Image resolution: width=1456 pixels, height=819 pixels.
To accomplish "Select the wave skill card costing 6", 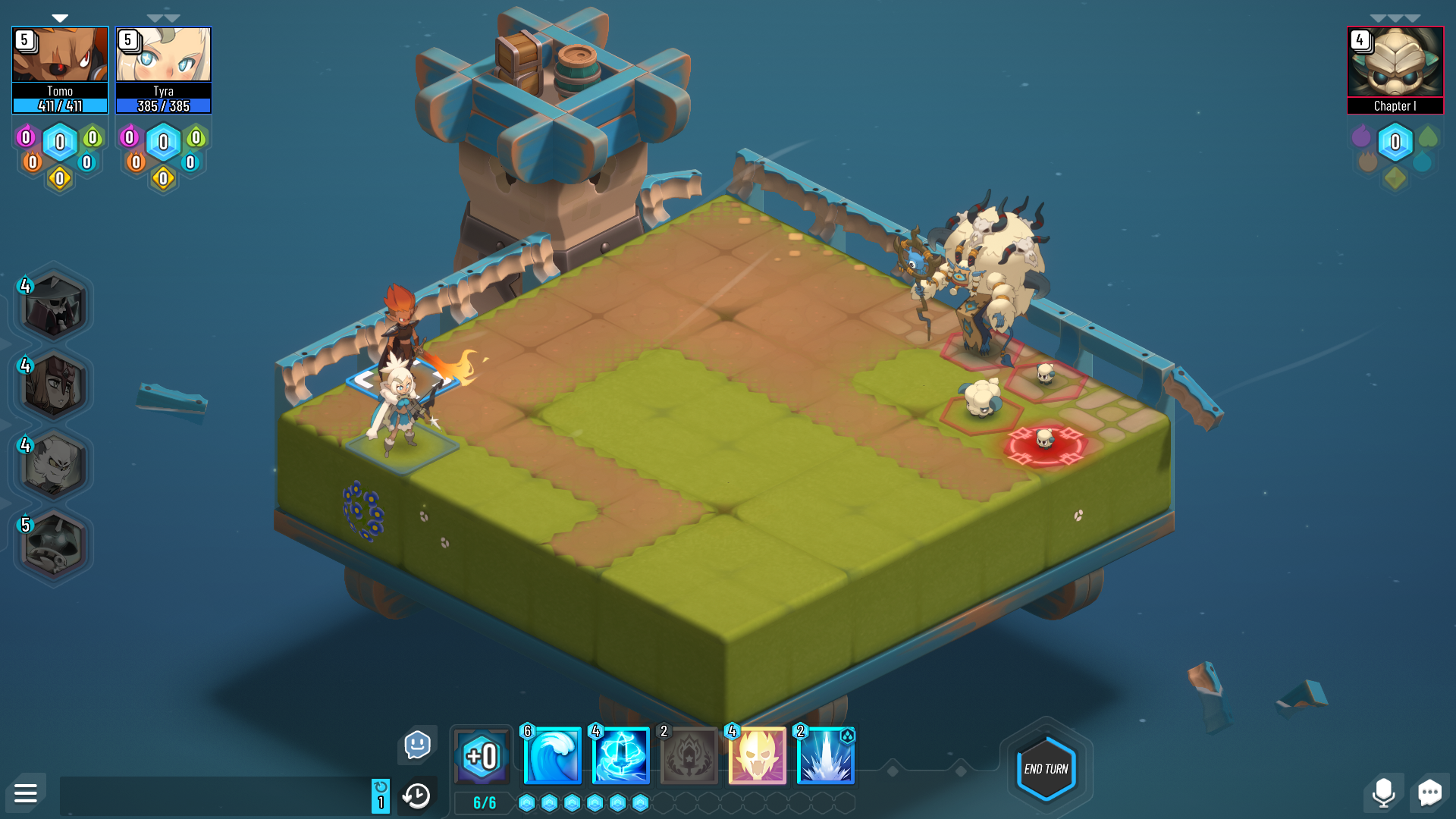I will tap(552, 755).
